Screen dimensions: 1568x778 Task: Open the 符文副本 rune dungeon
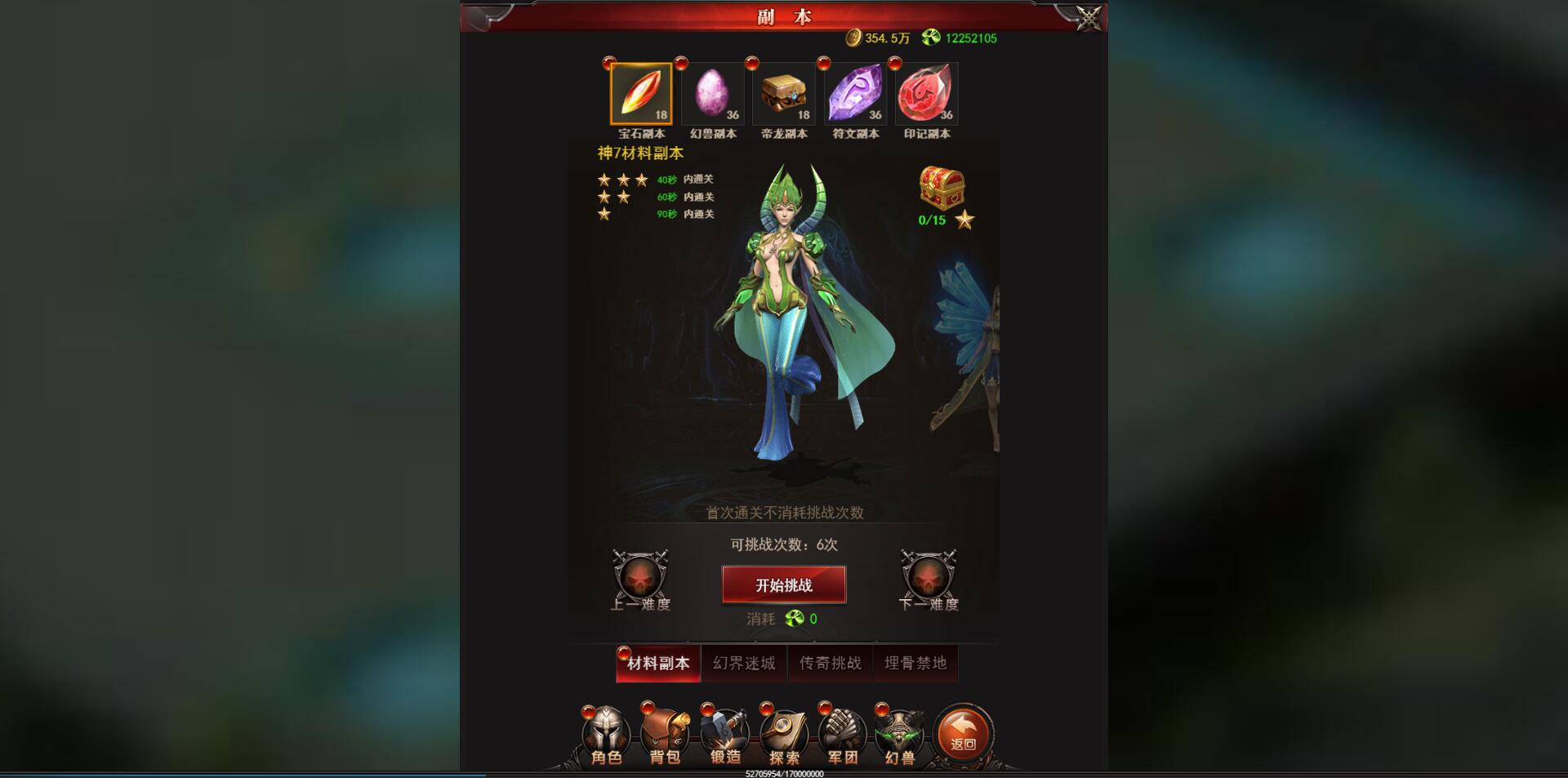(x=854, y=93)
